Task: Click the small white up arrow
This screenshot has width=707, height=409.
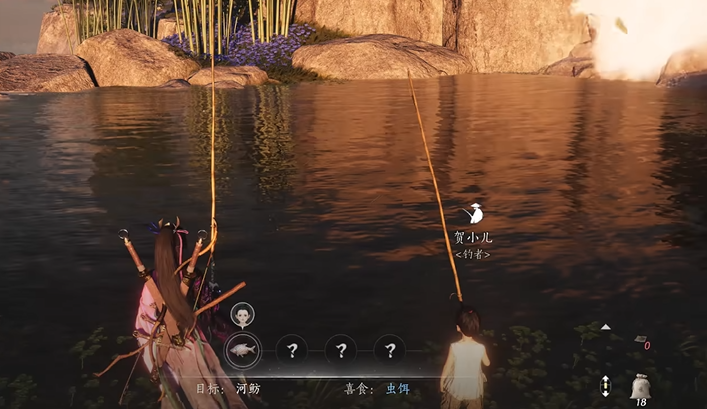Action: (606, 327)
